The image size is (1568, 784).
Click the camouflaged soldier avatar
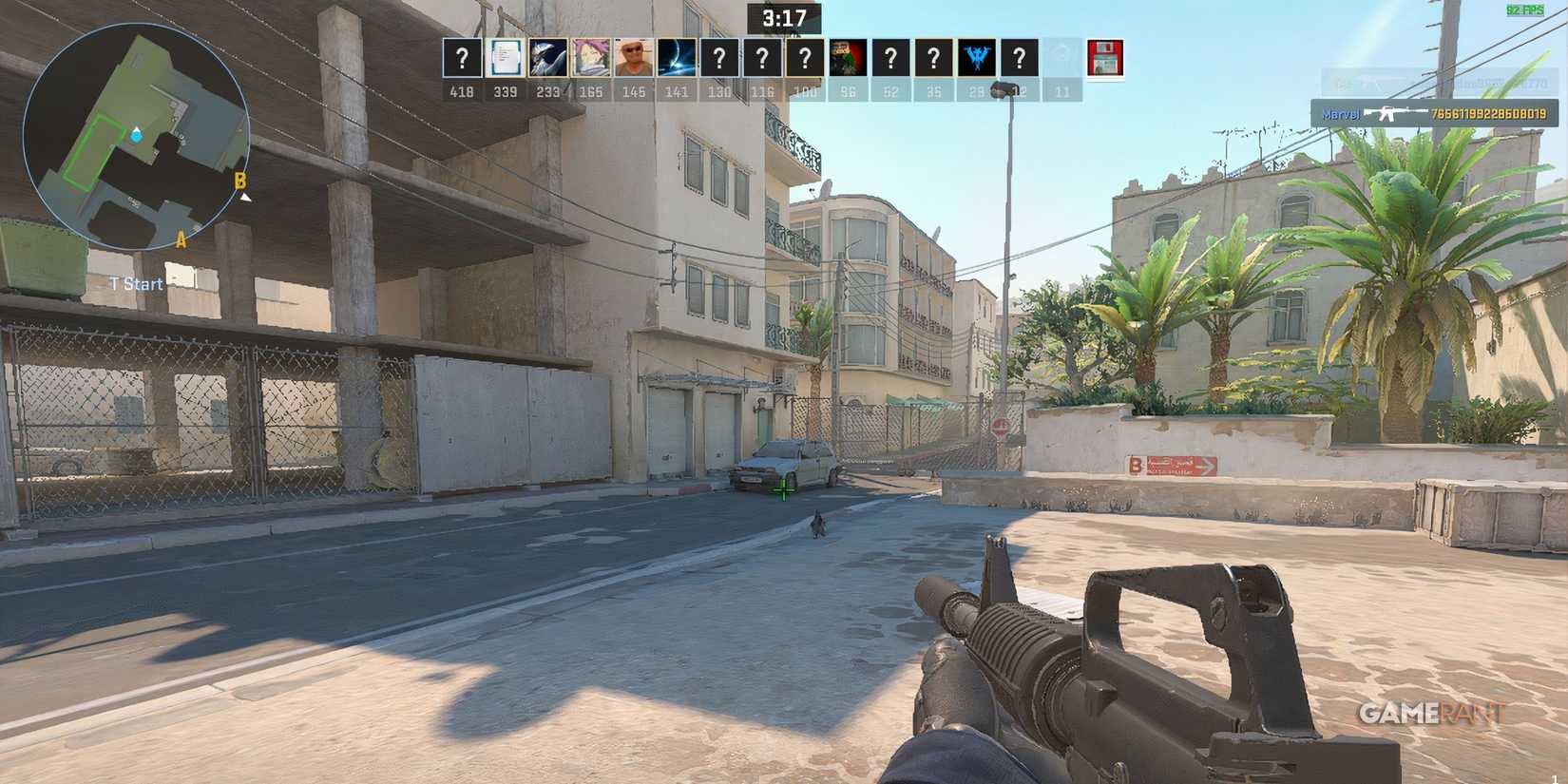click(849, 59)
